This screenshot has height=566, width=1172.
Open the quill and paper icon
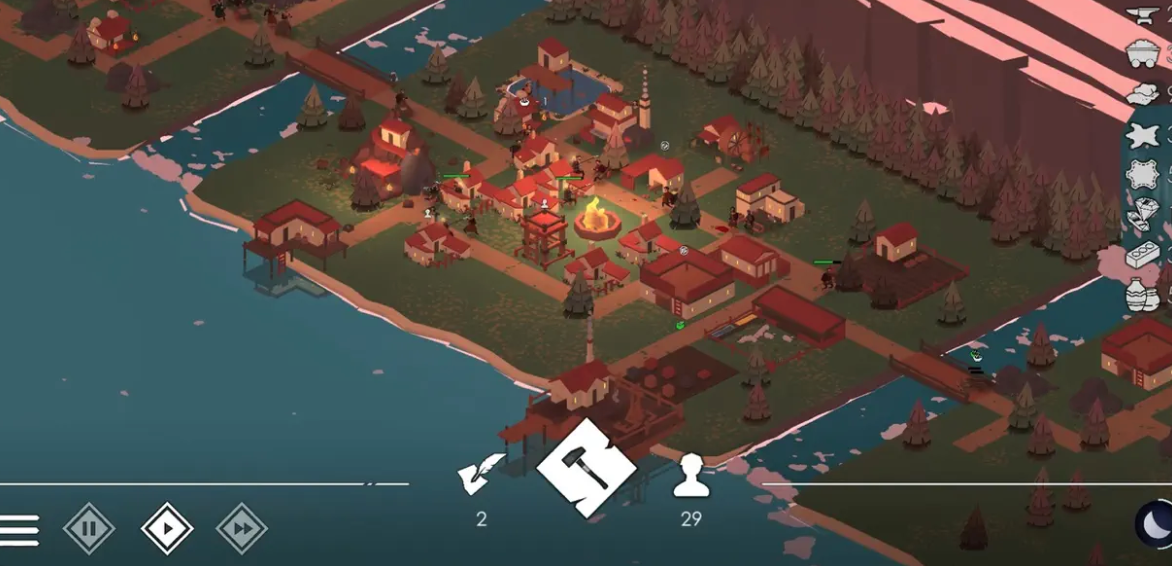click(x=481, y=474)
